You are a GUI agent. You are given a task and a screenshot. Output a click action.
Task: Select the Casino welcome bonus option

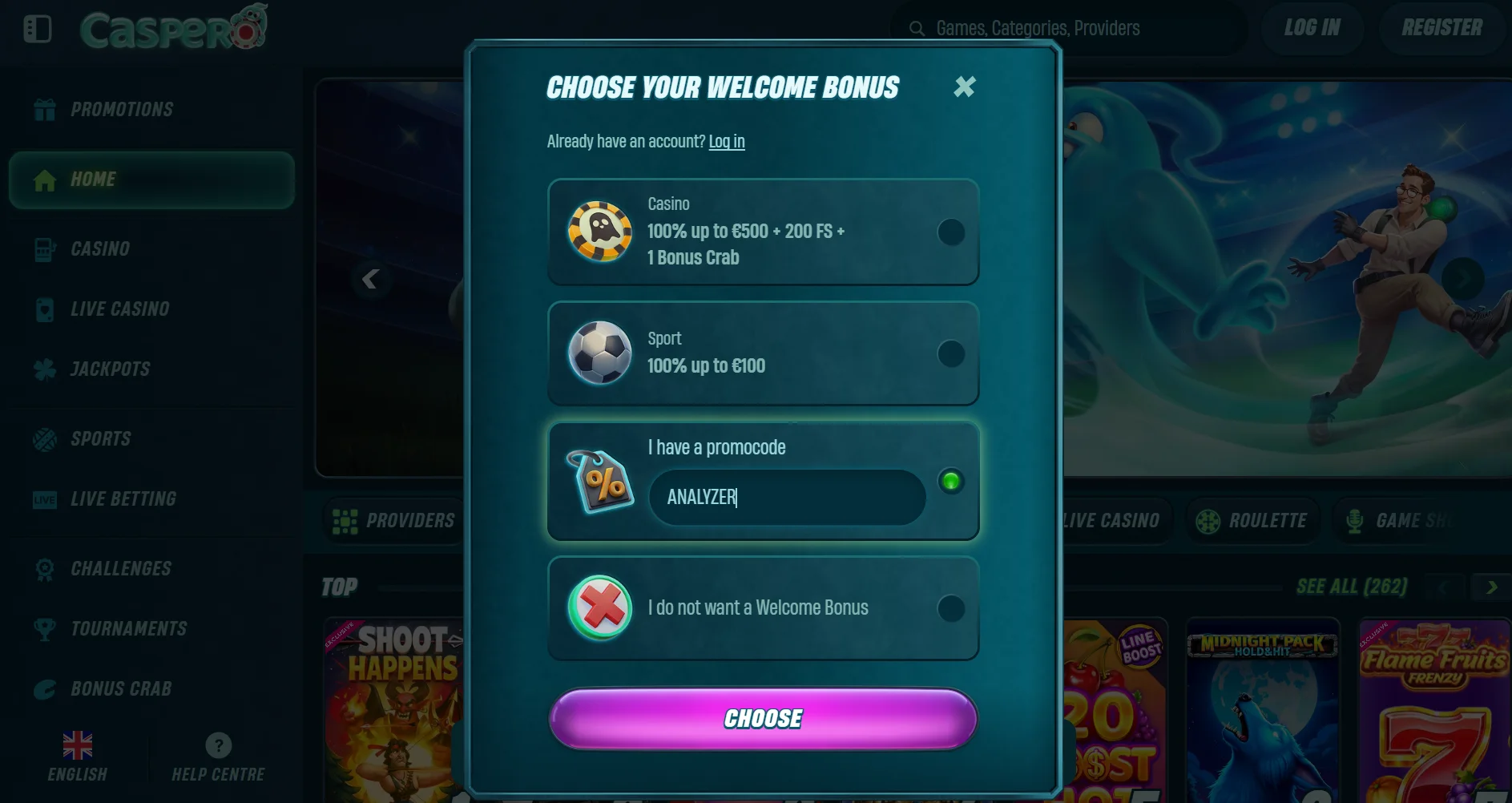(950, 232)
